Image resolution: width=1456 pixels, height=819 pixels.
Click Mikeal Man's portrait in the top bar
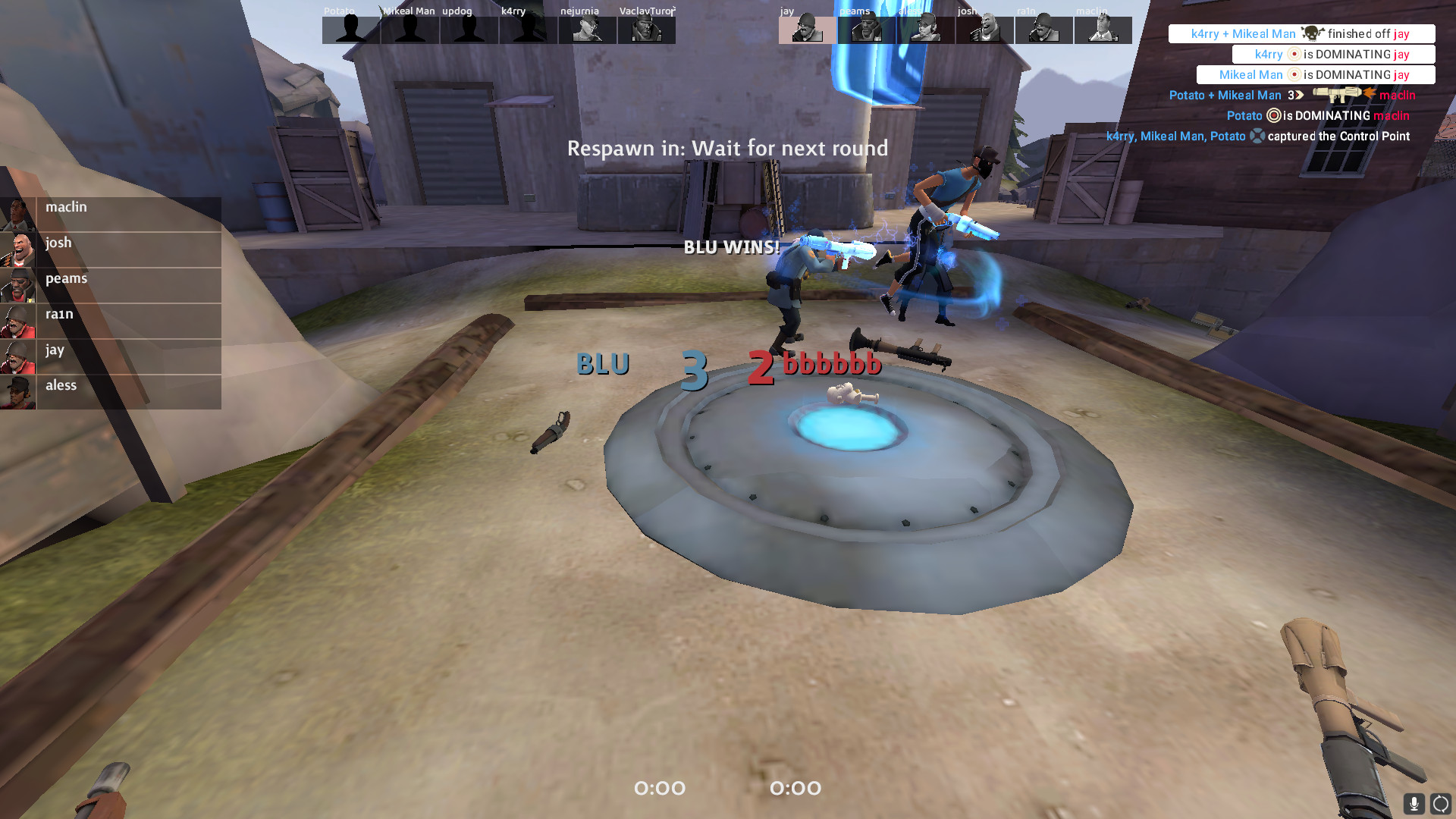click(410, 30)
